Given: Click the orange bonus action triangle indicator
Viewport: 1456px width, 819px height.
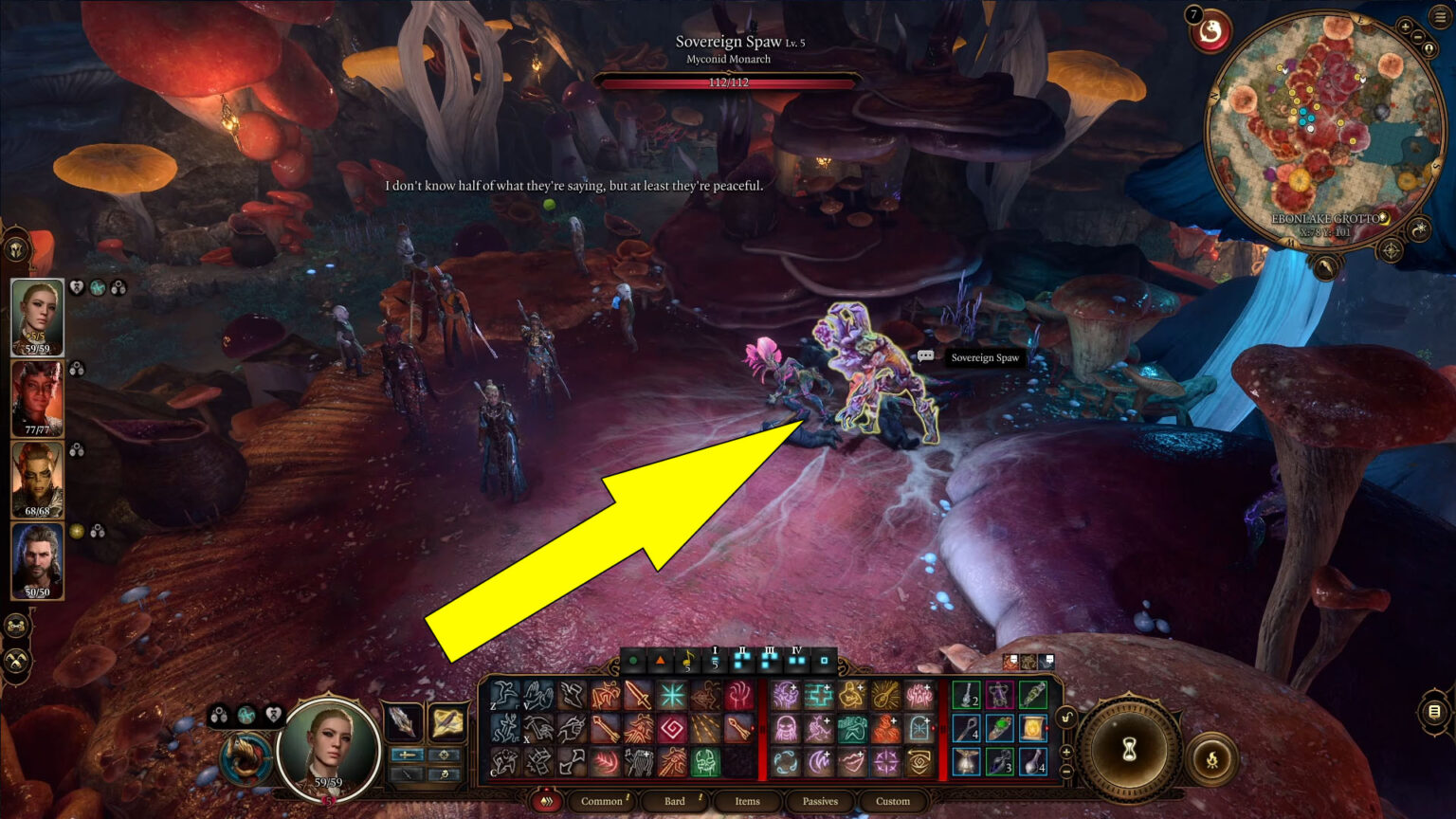Looking at the screenshot, I should pyautogui.click(x=661, y=661).
